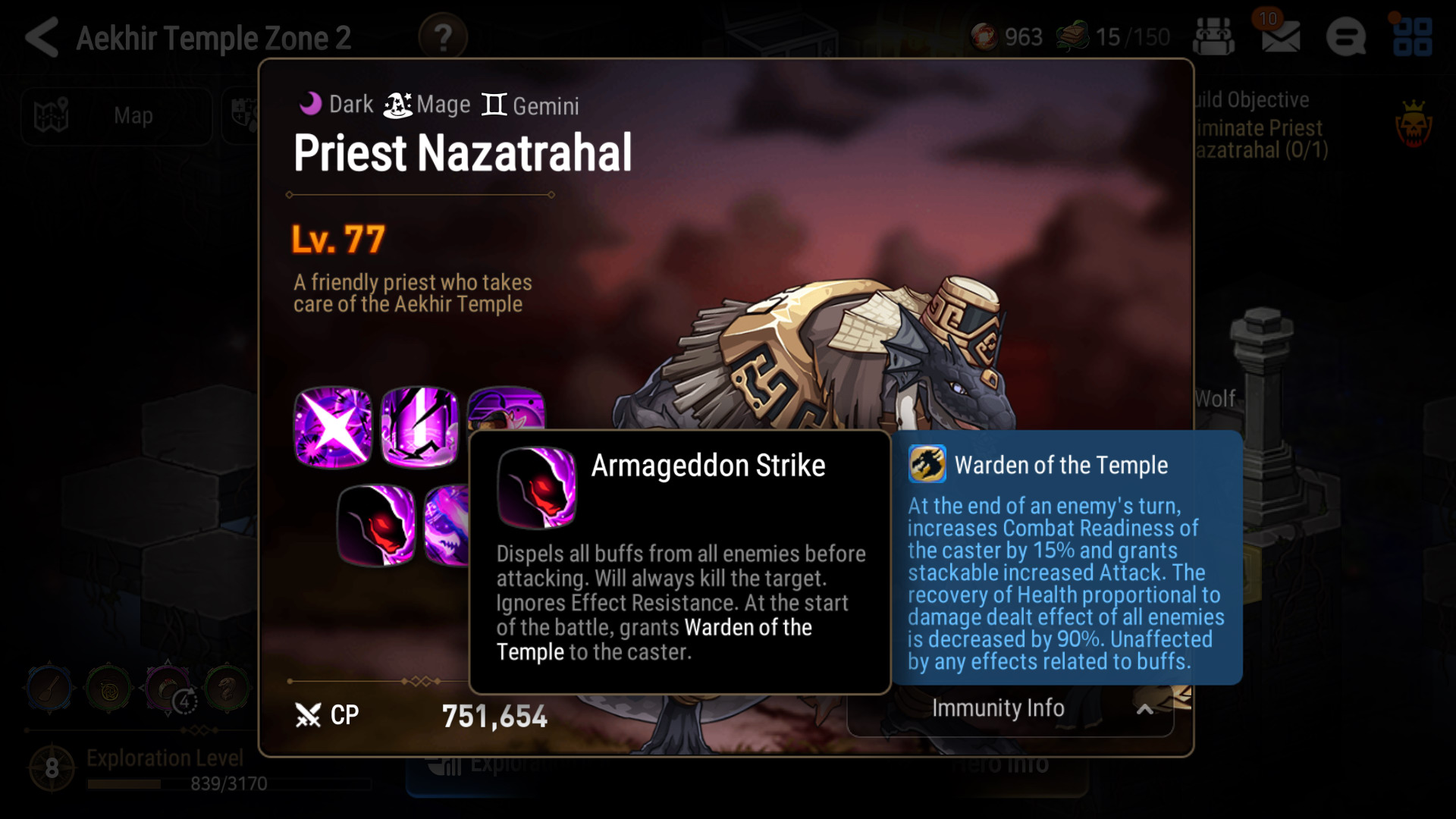Open the mailbox envelope icon

[1281, 37]
